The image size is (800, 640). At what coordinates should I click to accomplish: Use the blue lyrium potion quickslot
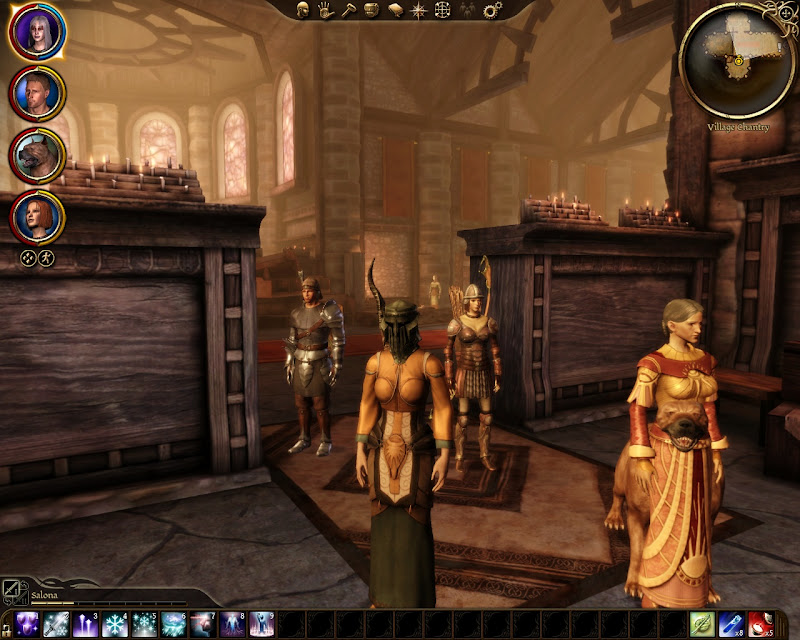732,626
